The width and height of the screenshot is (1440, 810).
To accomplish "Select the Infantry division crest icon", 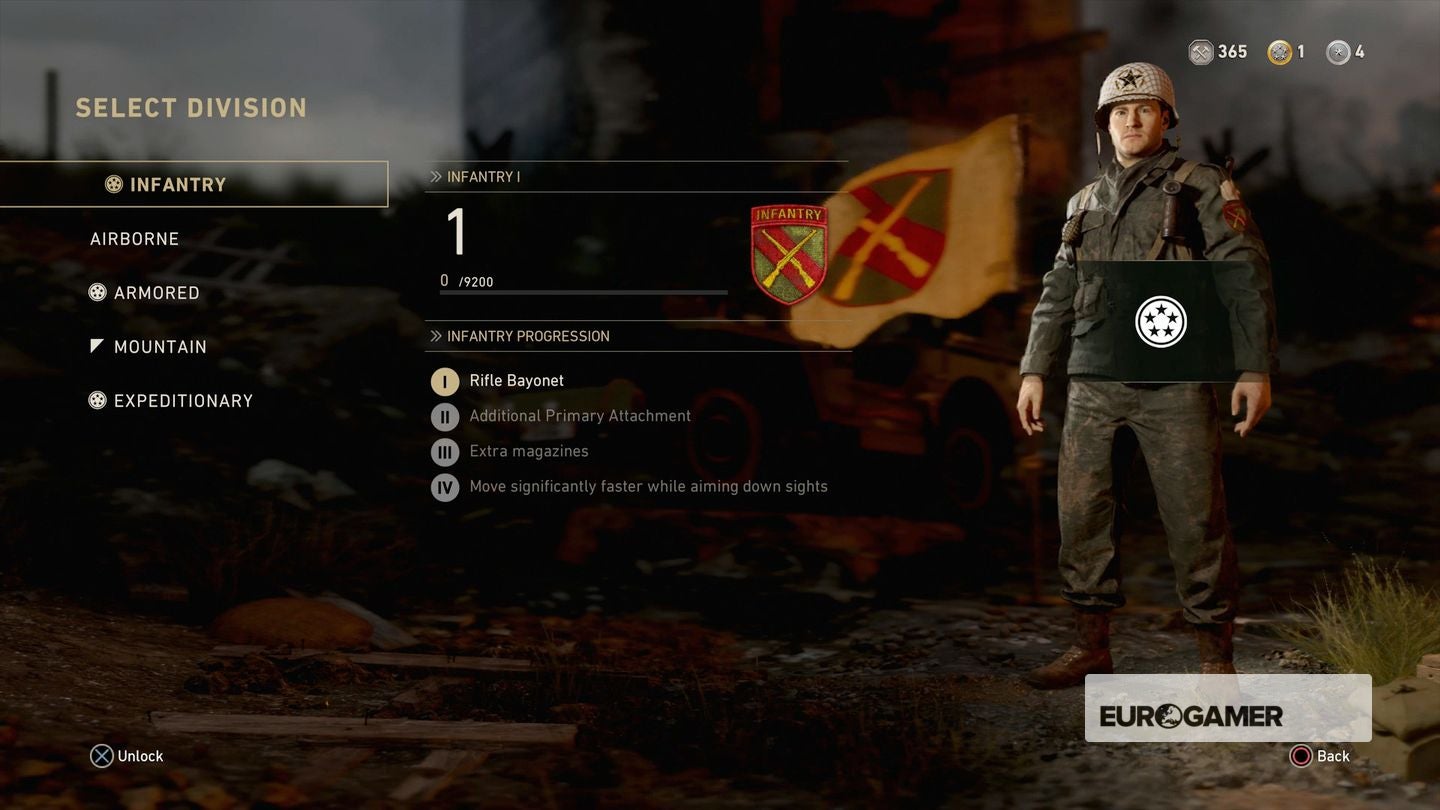I will [x=114, y=184].
